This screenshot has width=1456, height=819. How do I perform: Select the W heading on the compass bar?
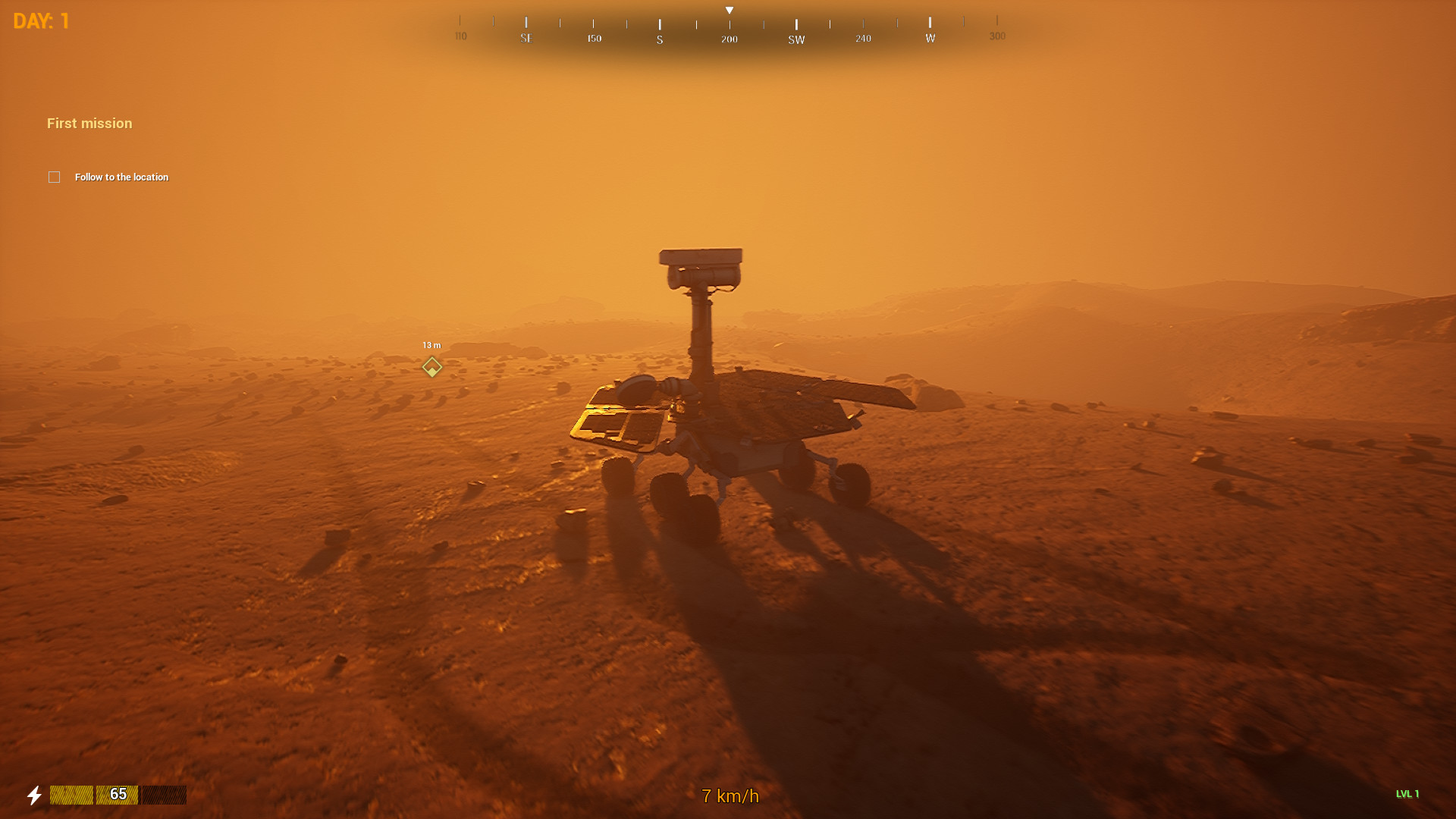coord(929,38)
